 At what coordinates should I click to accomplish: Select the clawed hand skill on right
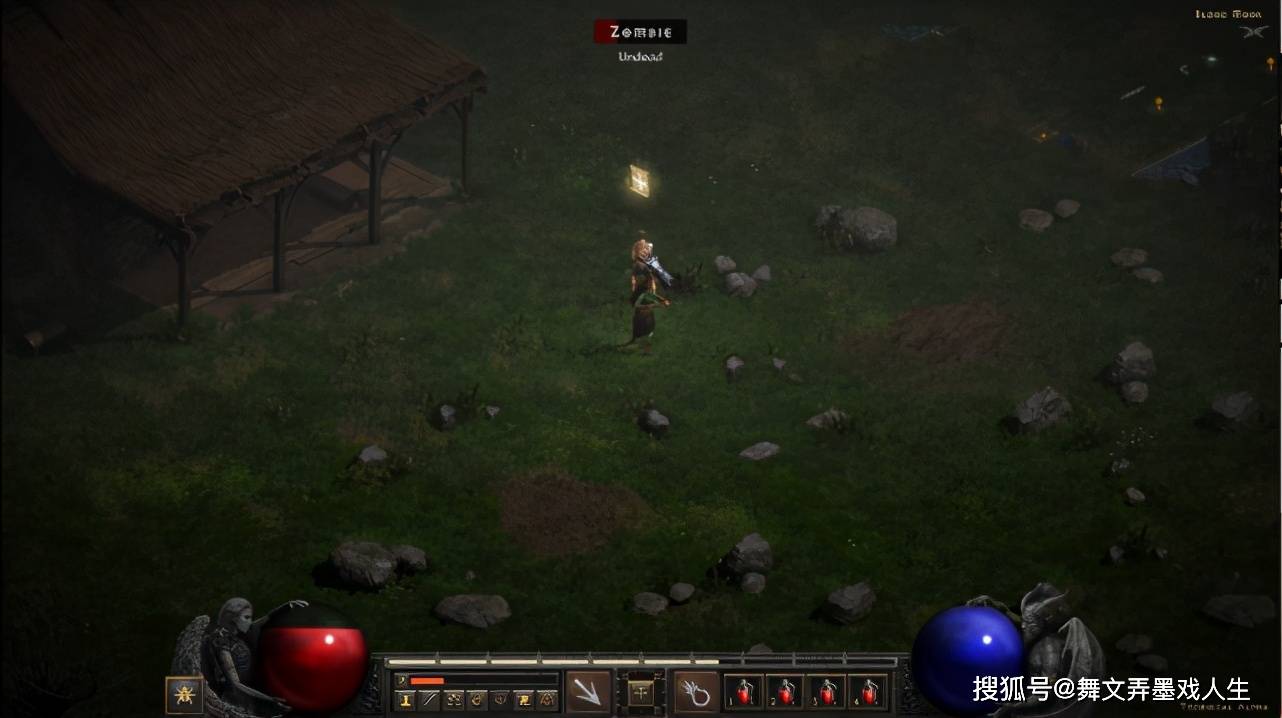(x=696, y=691)
